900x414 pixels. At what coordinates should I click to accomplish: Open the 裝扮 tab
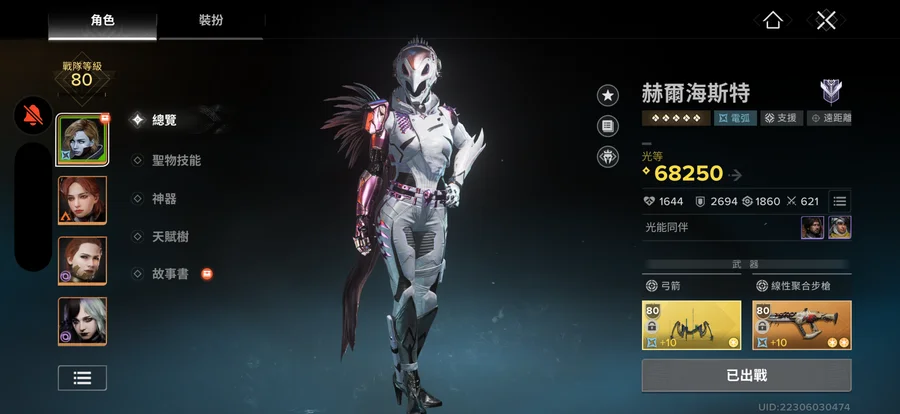(210, 19)
